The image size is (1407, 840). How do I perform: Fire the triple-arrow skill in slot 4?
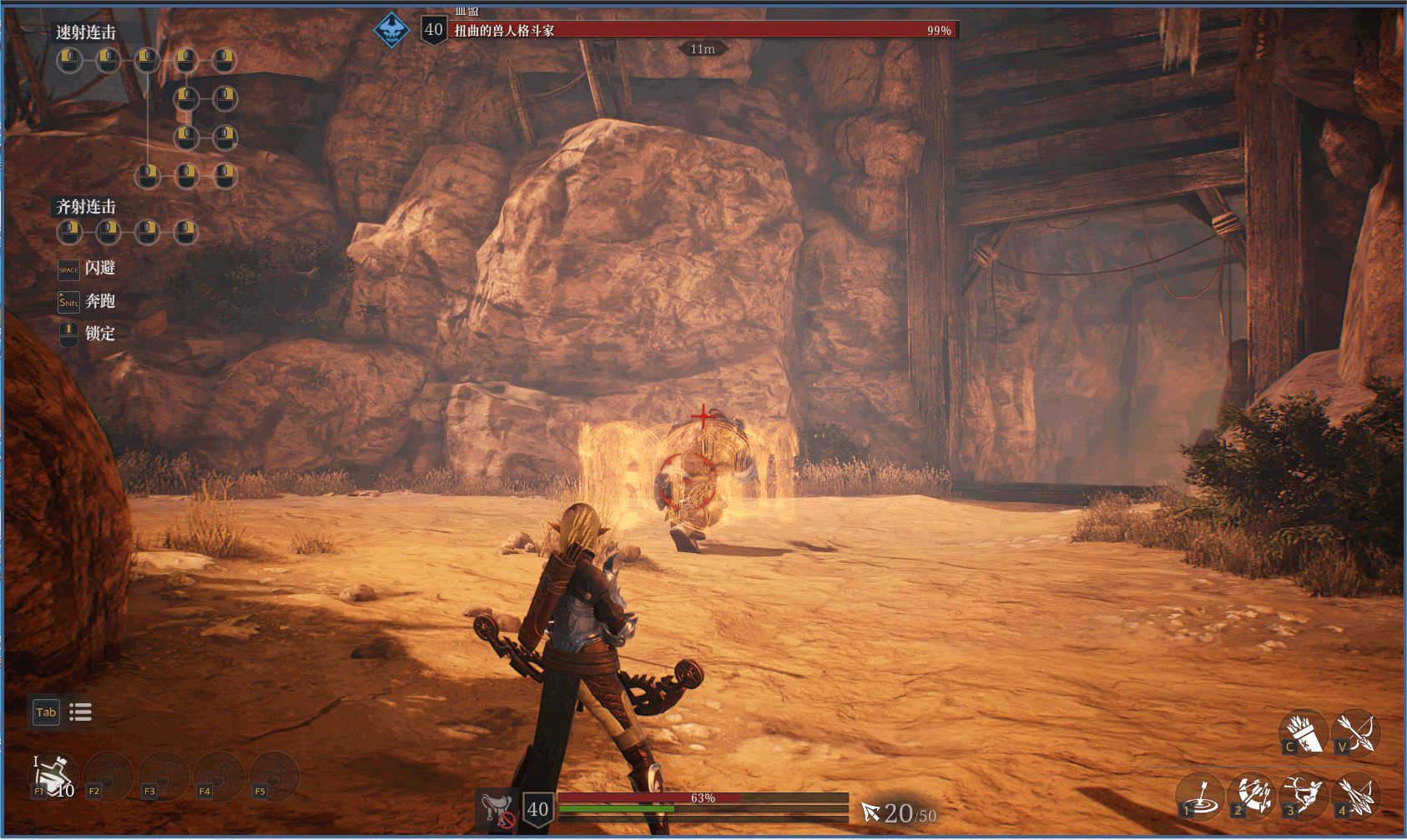tap(1356, 796)
